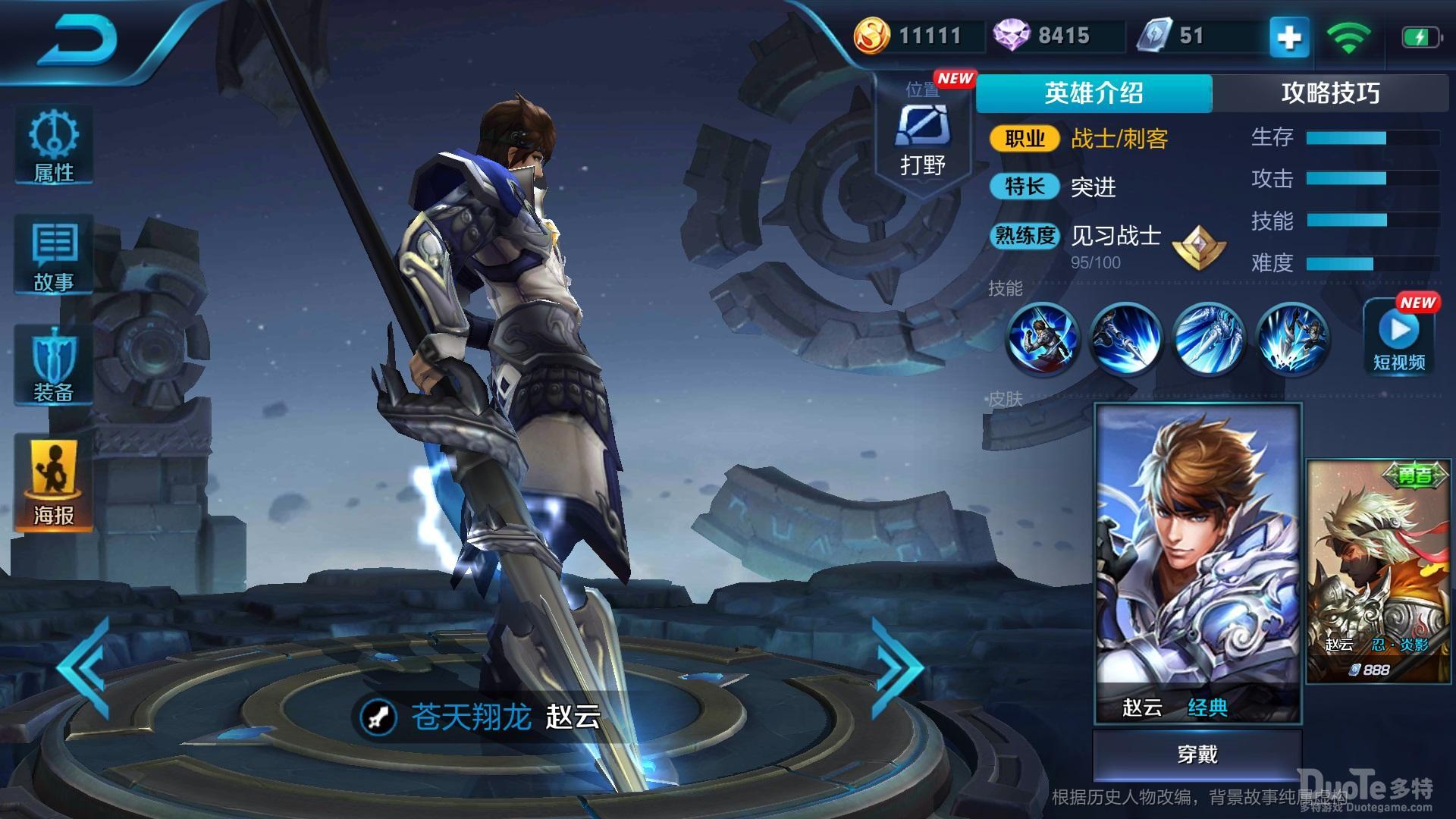
Task: Show the 海报 poster view
Action: [54, 482]
